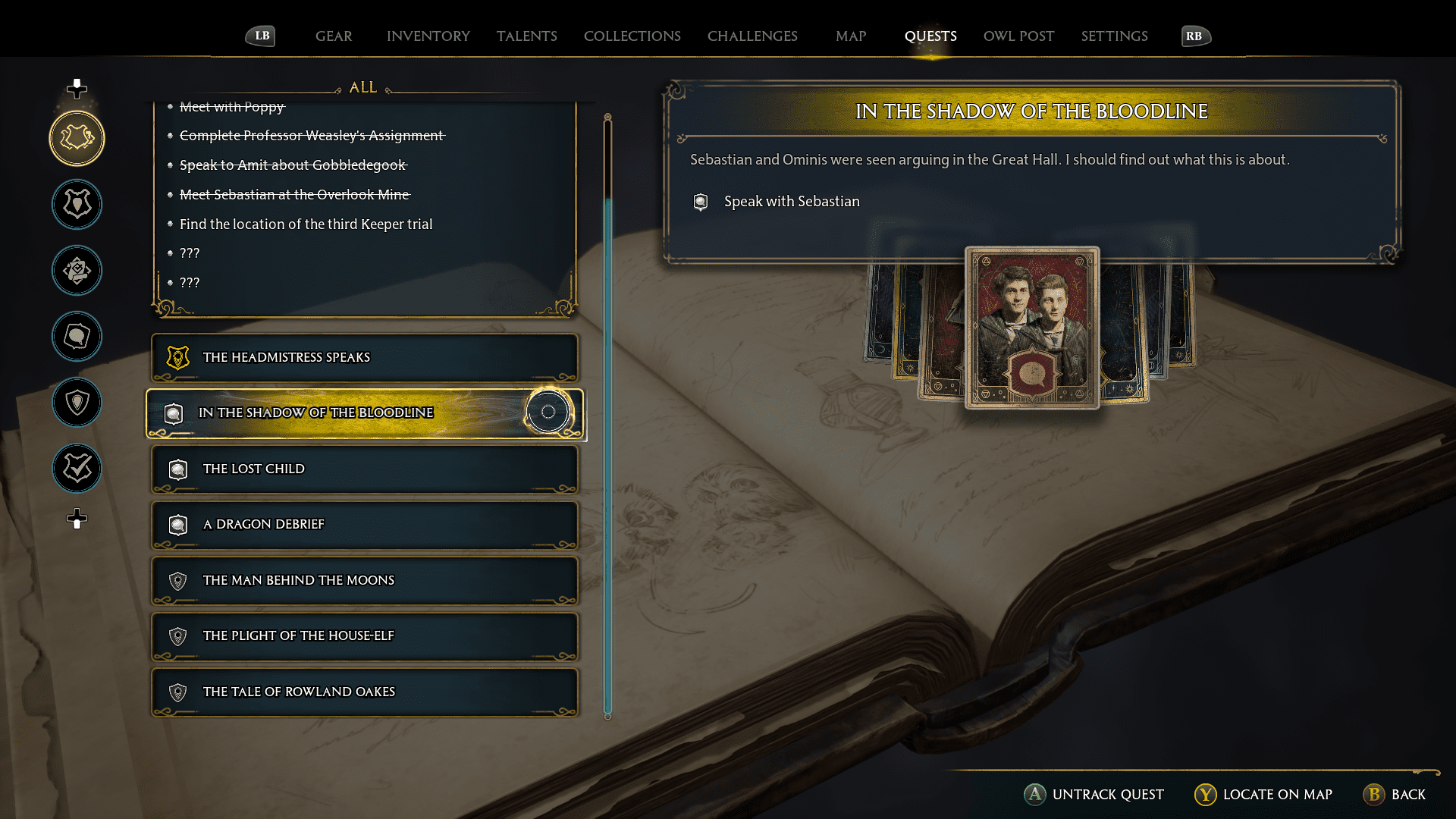Viewport: 1456px width, 819px height.
Task: Click shield icon beside The Plight of the House-Elf
Action: (177, 635)
